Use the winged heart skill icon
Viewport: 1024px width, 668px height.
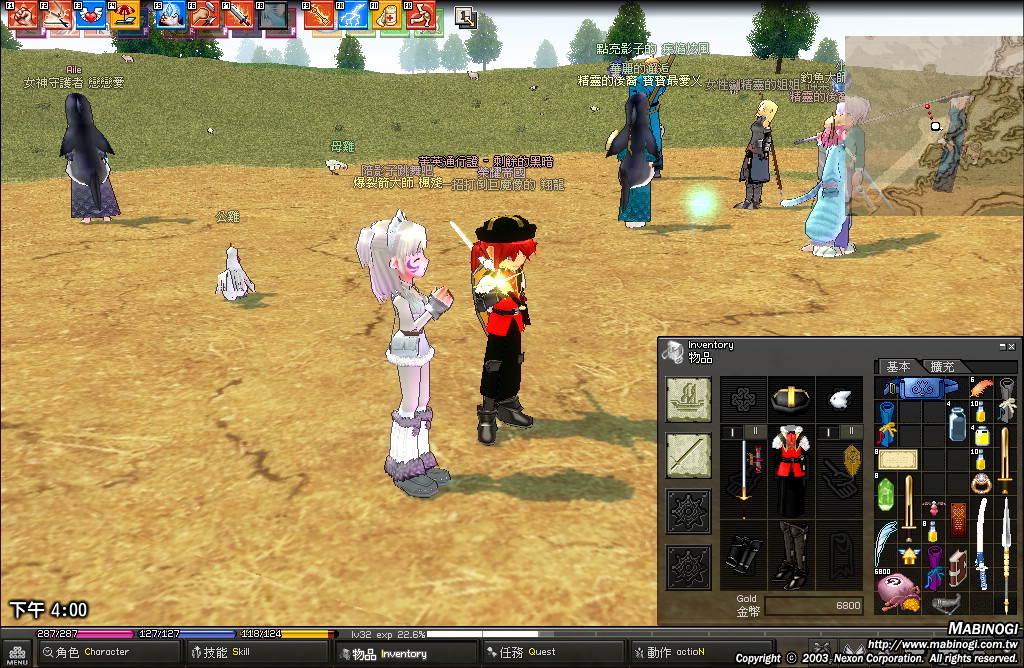89,14
